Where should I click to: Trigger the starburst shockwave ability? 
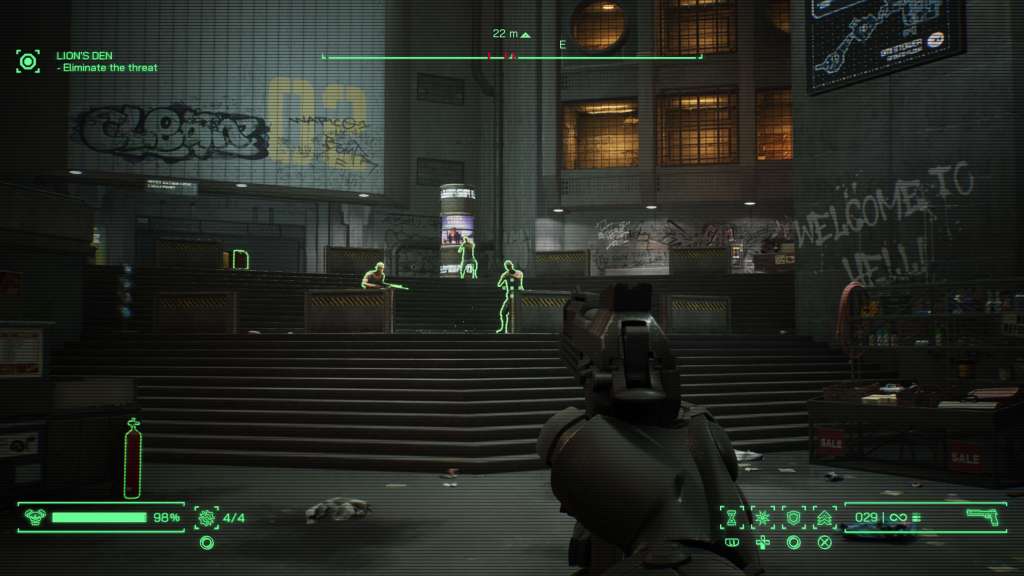pos(763,517)
